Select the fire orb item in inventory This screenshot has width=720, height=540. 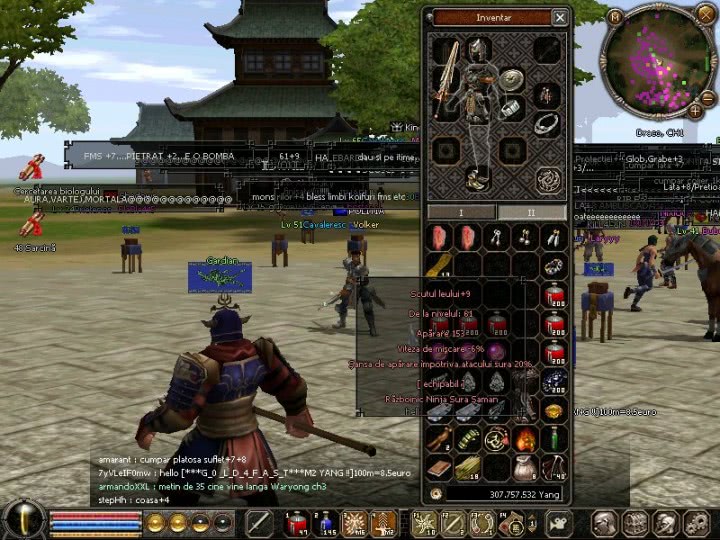tap(525, 439)
